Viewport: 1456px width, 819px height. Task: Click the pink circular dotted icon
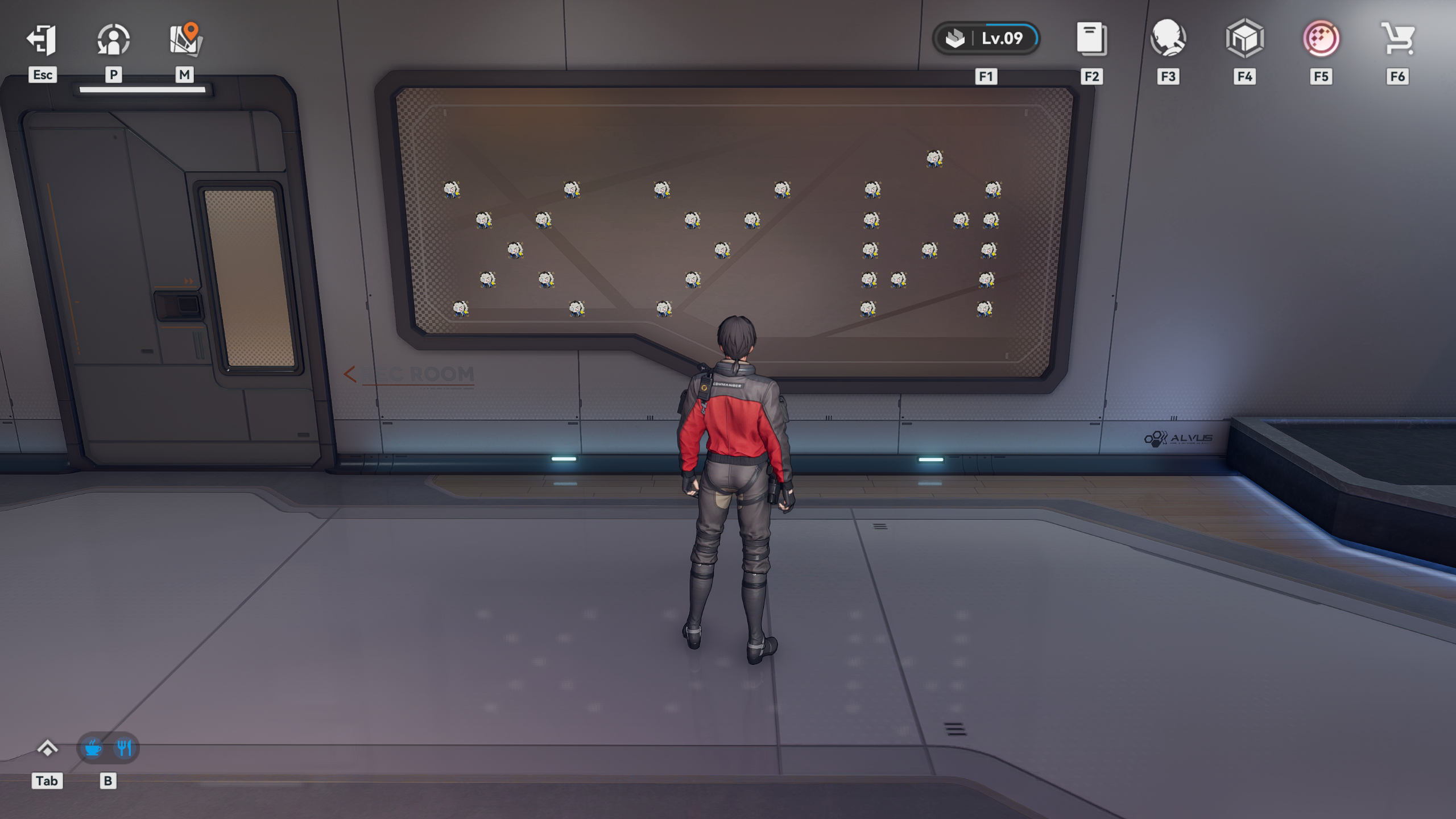tap(1321, 39)
